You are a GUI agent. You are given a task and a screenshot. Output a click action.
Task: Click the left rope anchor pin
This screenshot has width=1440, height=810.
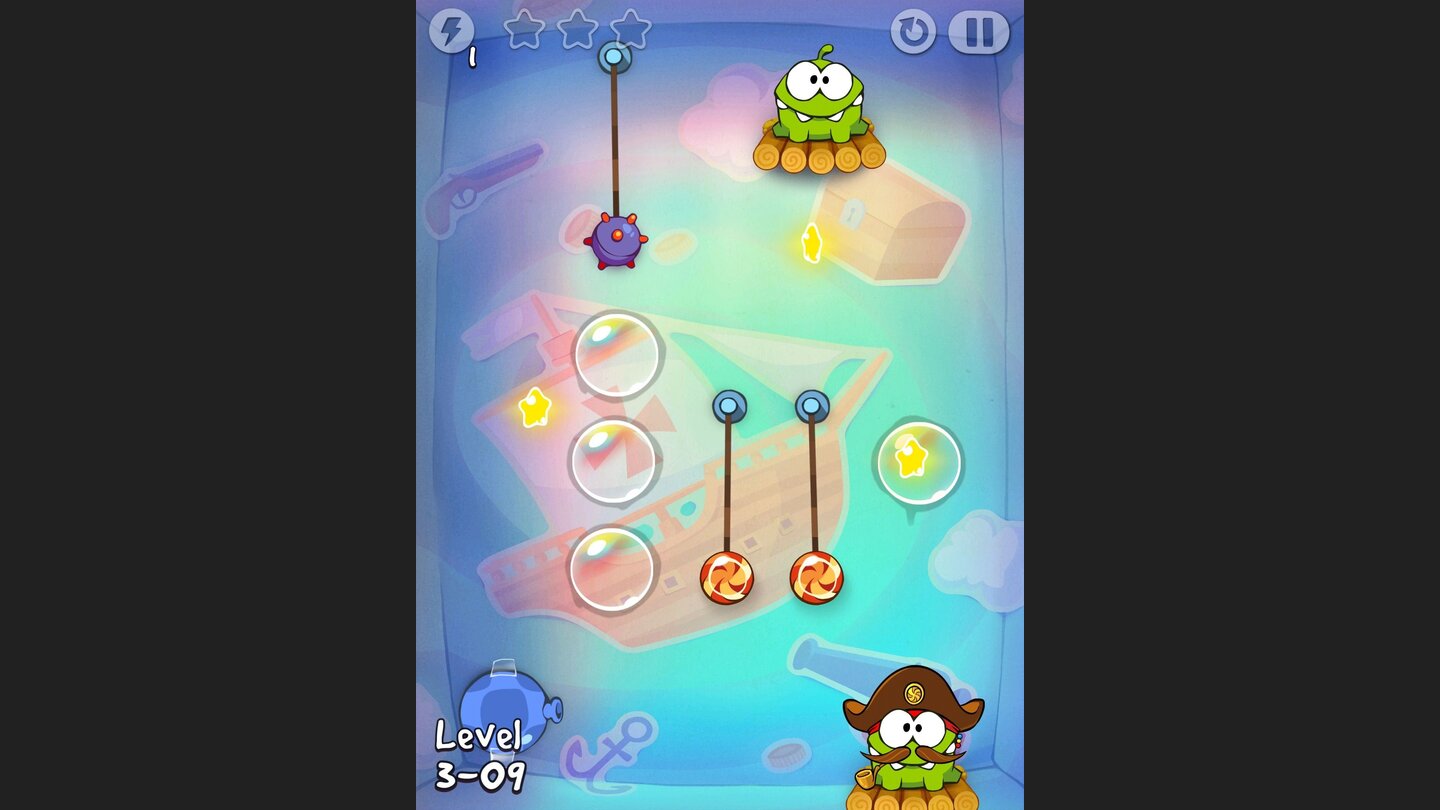pyautogui.click(x=729, y=406)
